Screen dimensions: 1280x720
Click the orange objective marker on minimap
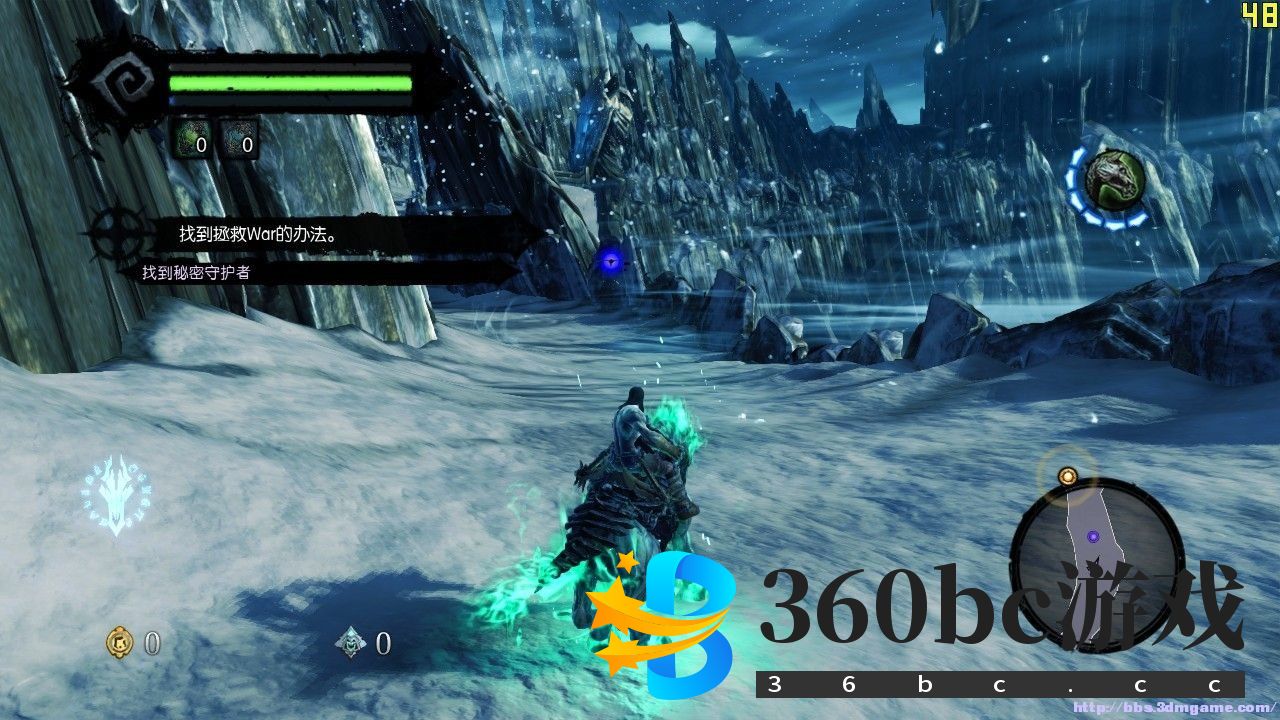(1067, 476)
